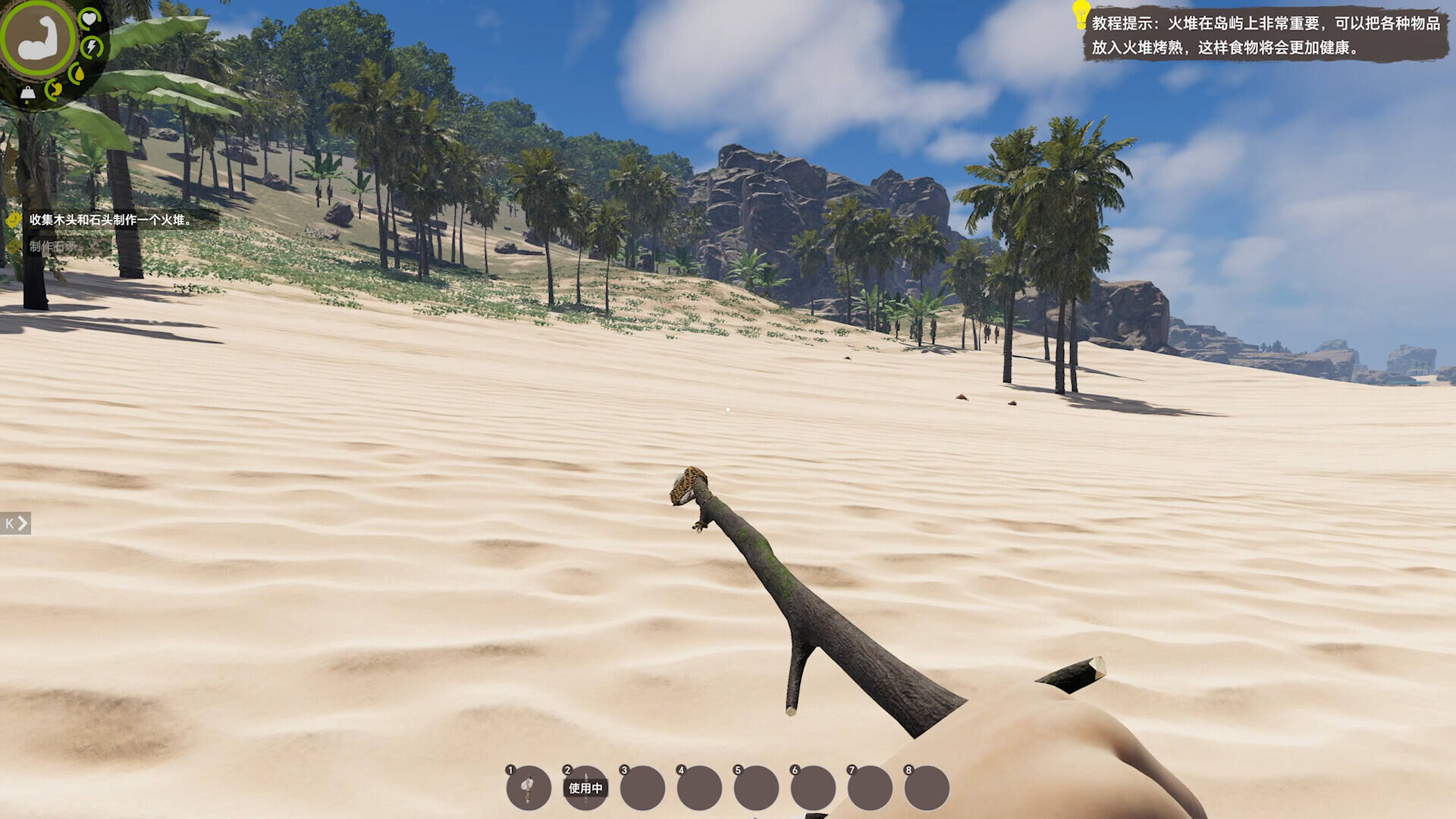Screen dimensions: 1456x819
Task: Select empty hotbar slot number 8
Action: (x=927, y=789)
